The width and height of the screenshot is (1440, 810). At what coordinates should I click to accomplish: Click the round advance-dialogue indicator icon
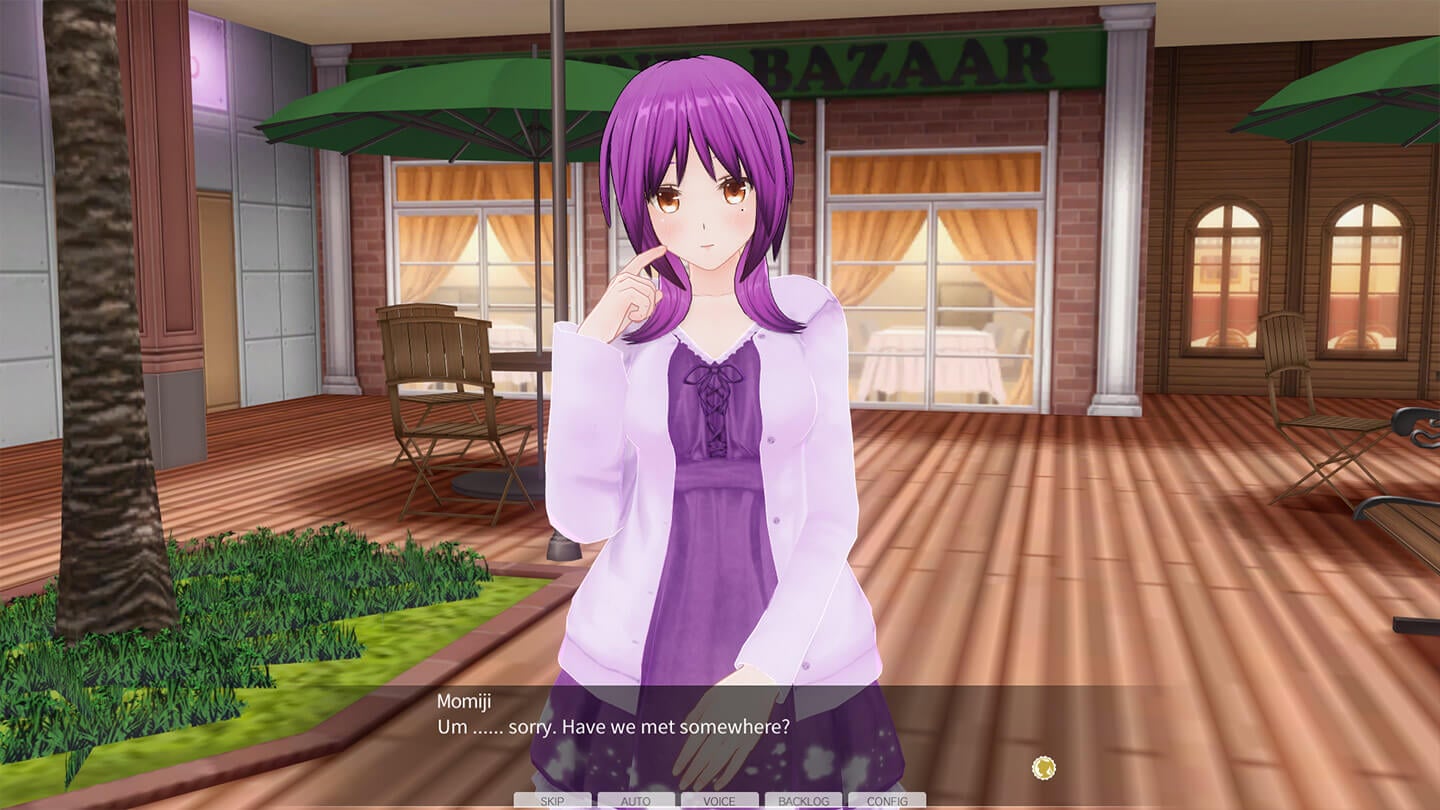[x=1044, y=768]
